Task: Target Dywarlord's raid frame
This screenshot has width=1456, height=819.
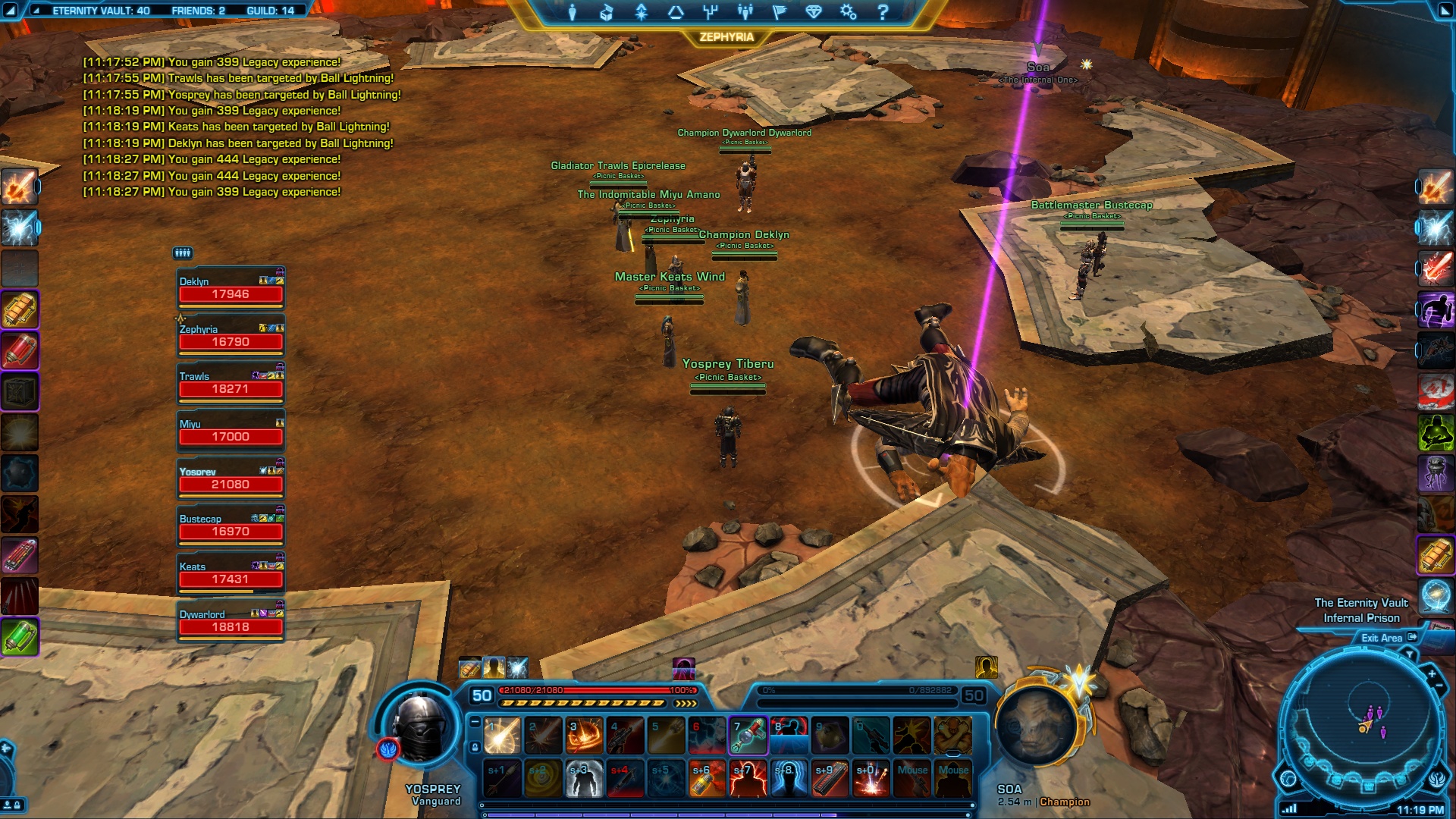Action: point(231,621)
